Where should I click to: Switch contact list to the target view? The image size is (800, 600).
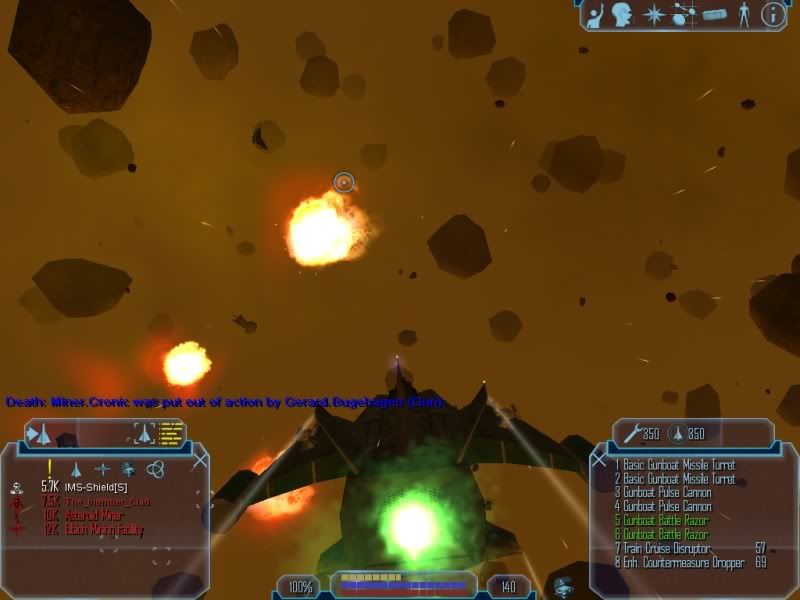click(145, 433)
